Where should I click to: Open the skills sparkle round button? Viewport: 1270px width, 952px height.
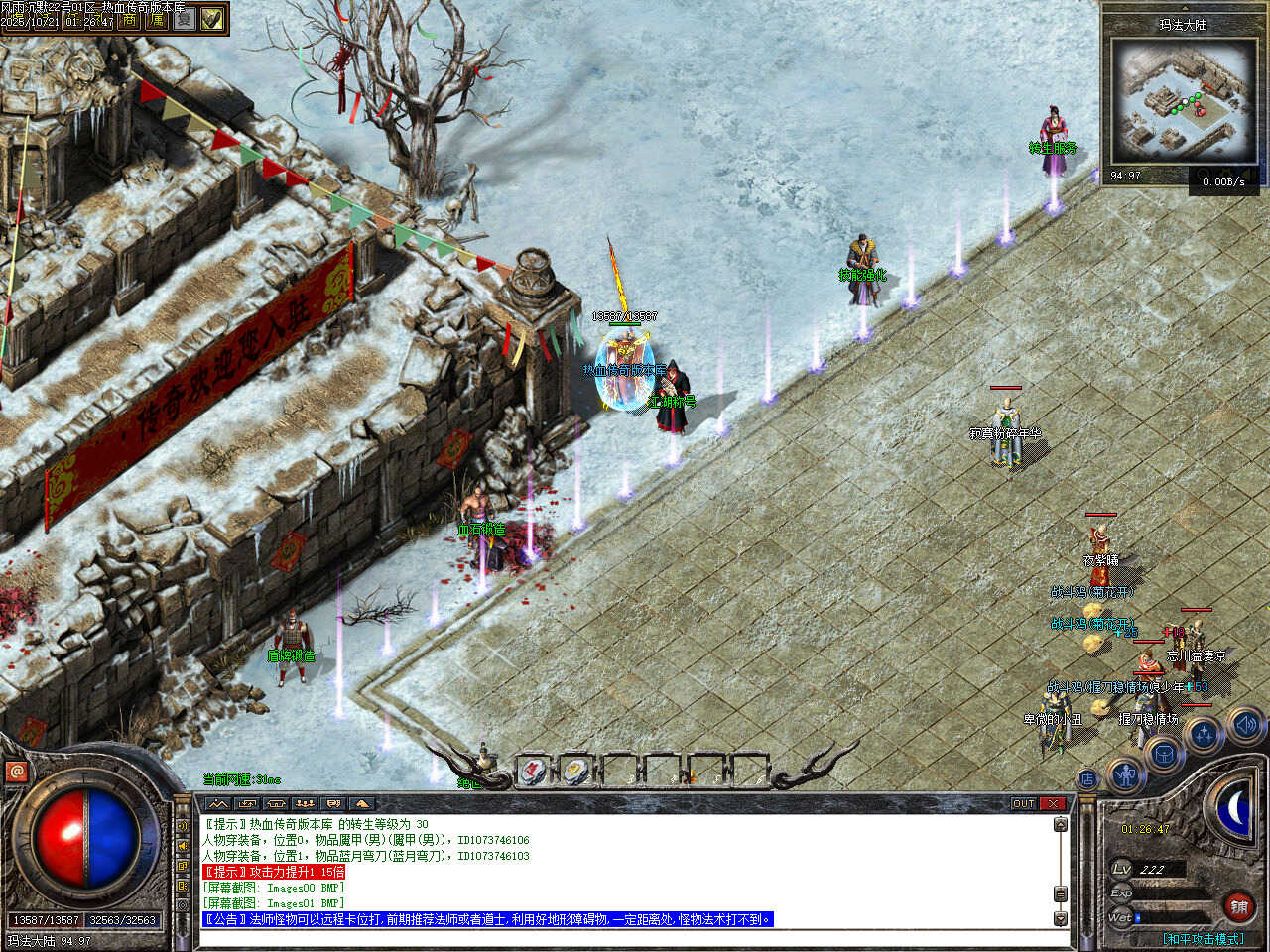1204,736
